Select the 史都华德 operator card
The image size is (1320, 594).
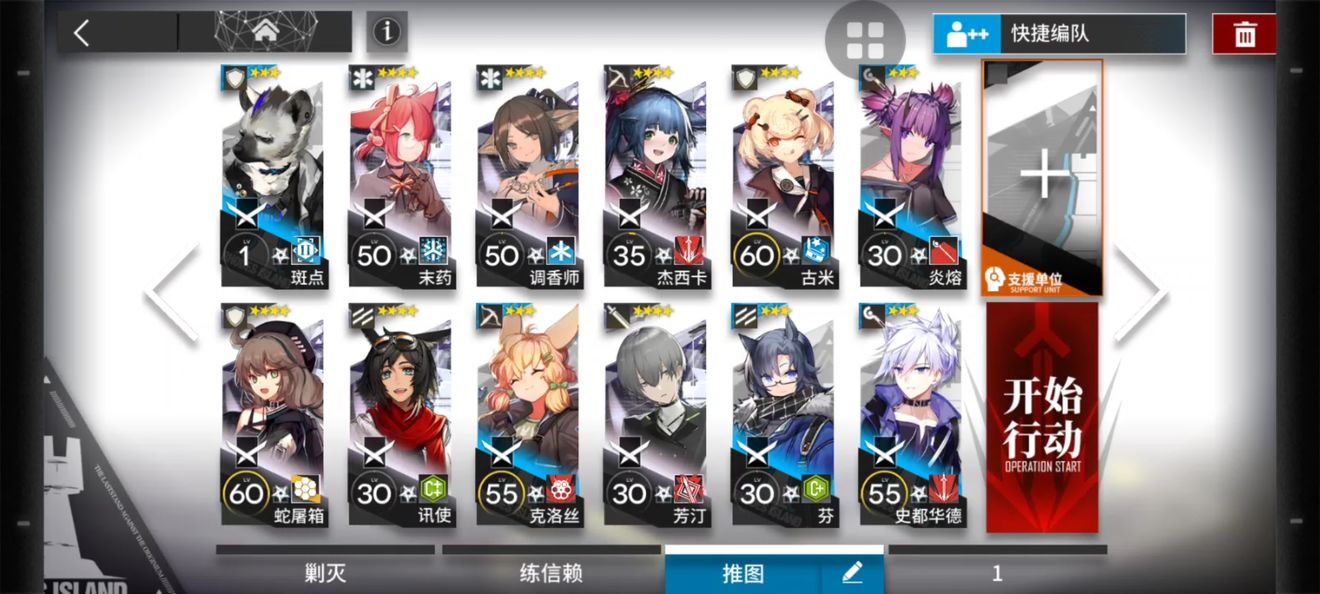[x=910, y=415]
